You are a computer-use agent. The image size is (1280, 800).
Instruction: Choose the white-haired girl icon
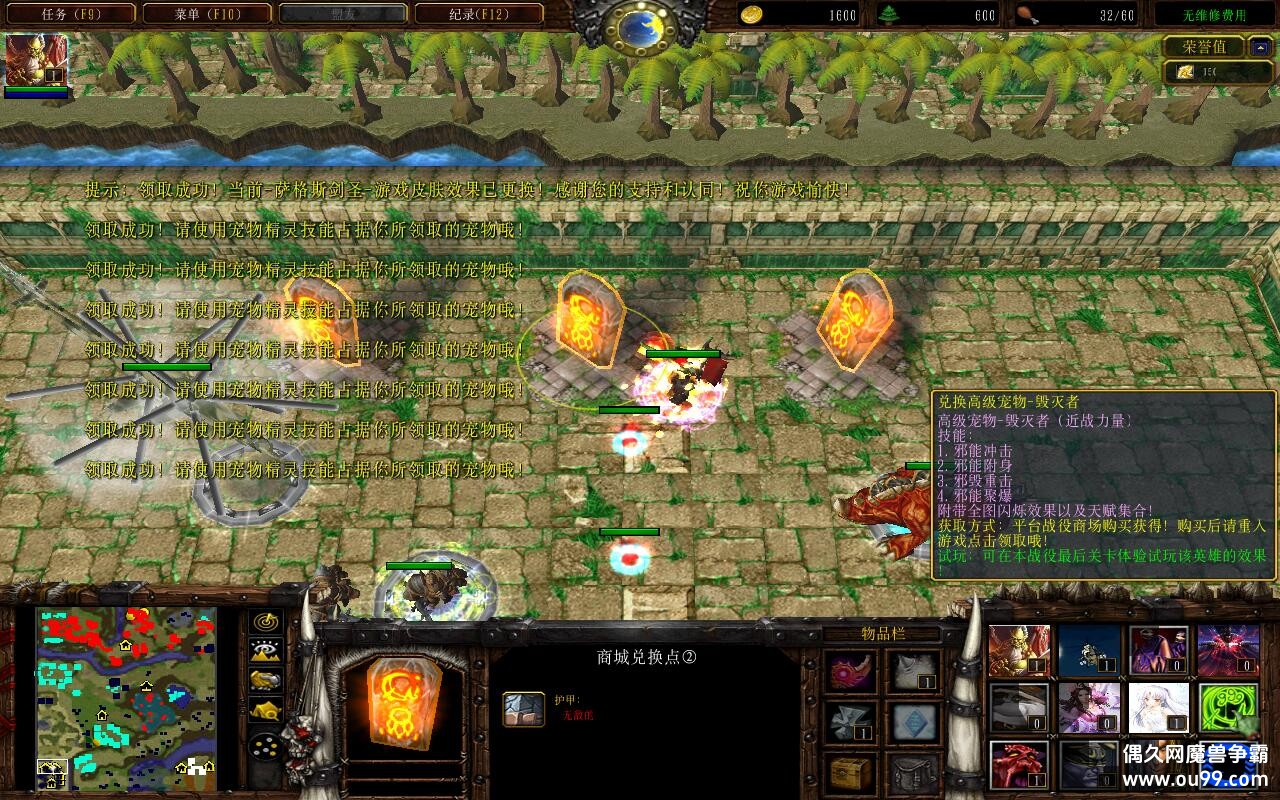[x=1158, y=709]
